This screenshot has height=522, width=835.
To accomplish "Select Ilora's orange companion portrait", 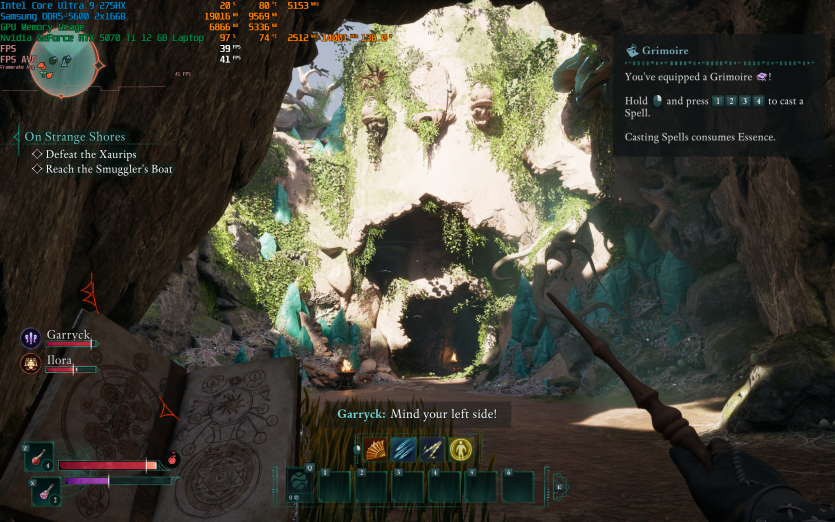I will point(30,364).
